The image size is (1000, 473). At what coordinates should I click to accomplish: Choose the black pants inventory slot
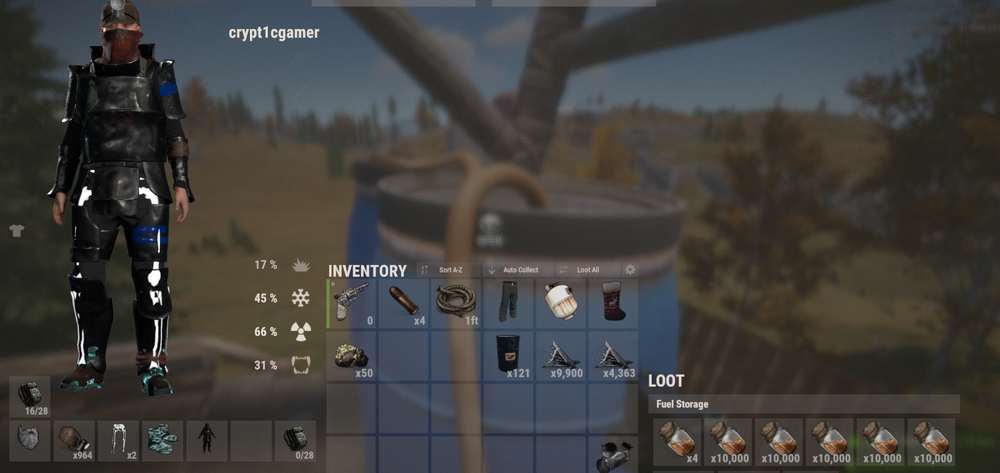click(x=508, y=302)
